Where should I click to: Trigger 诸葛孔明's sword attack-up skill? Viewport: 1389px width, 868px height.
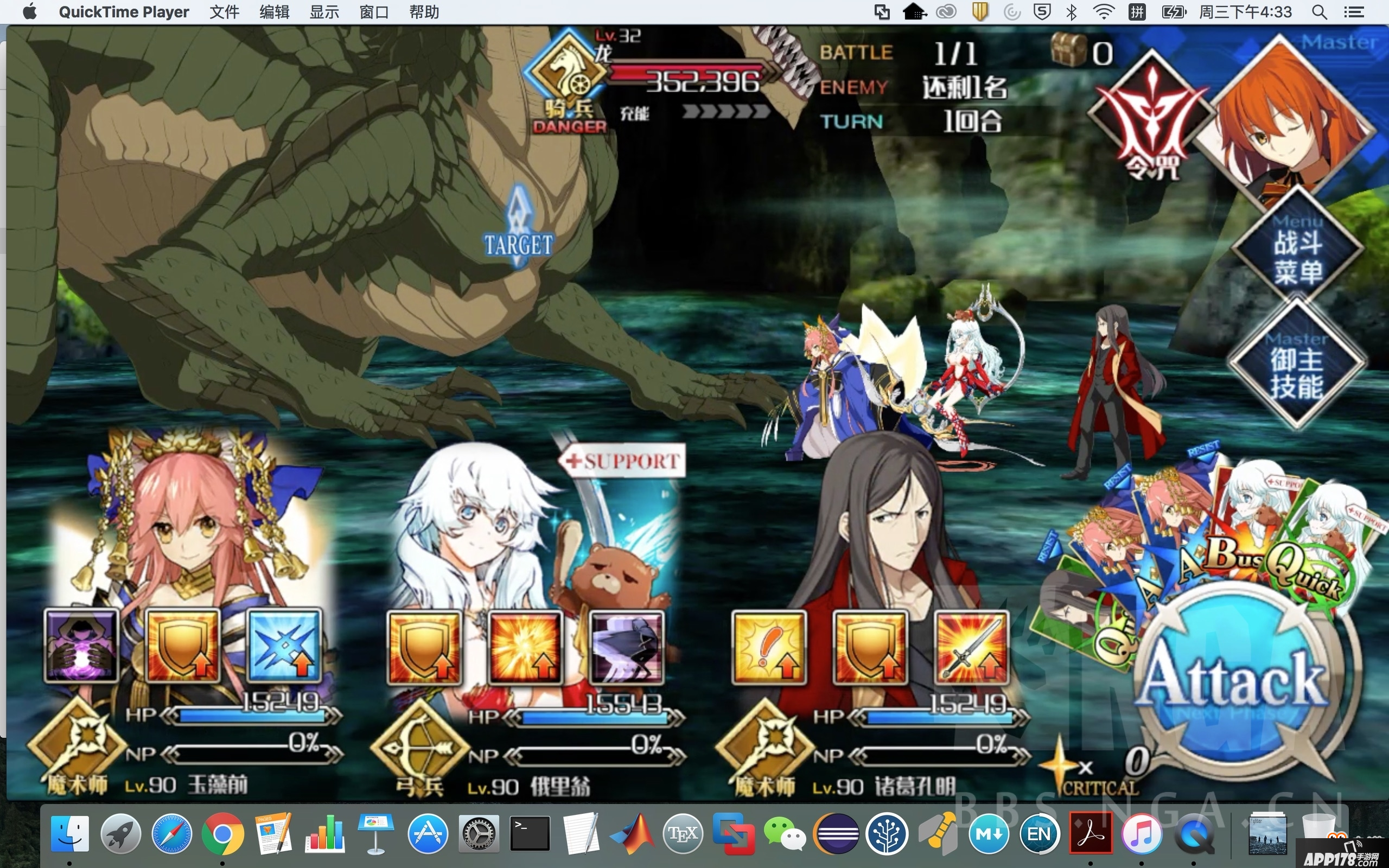coord(971,648)
